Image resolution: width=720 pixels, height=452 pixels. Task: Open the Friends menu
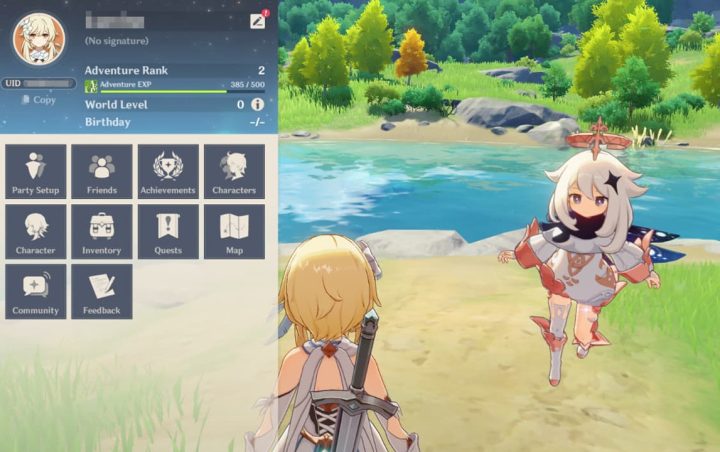pos(102,171)
